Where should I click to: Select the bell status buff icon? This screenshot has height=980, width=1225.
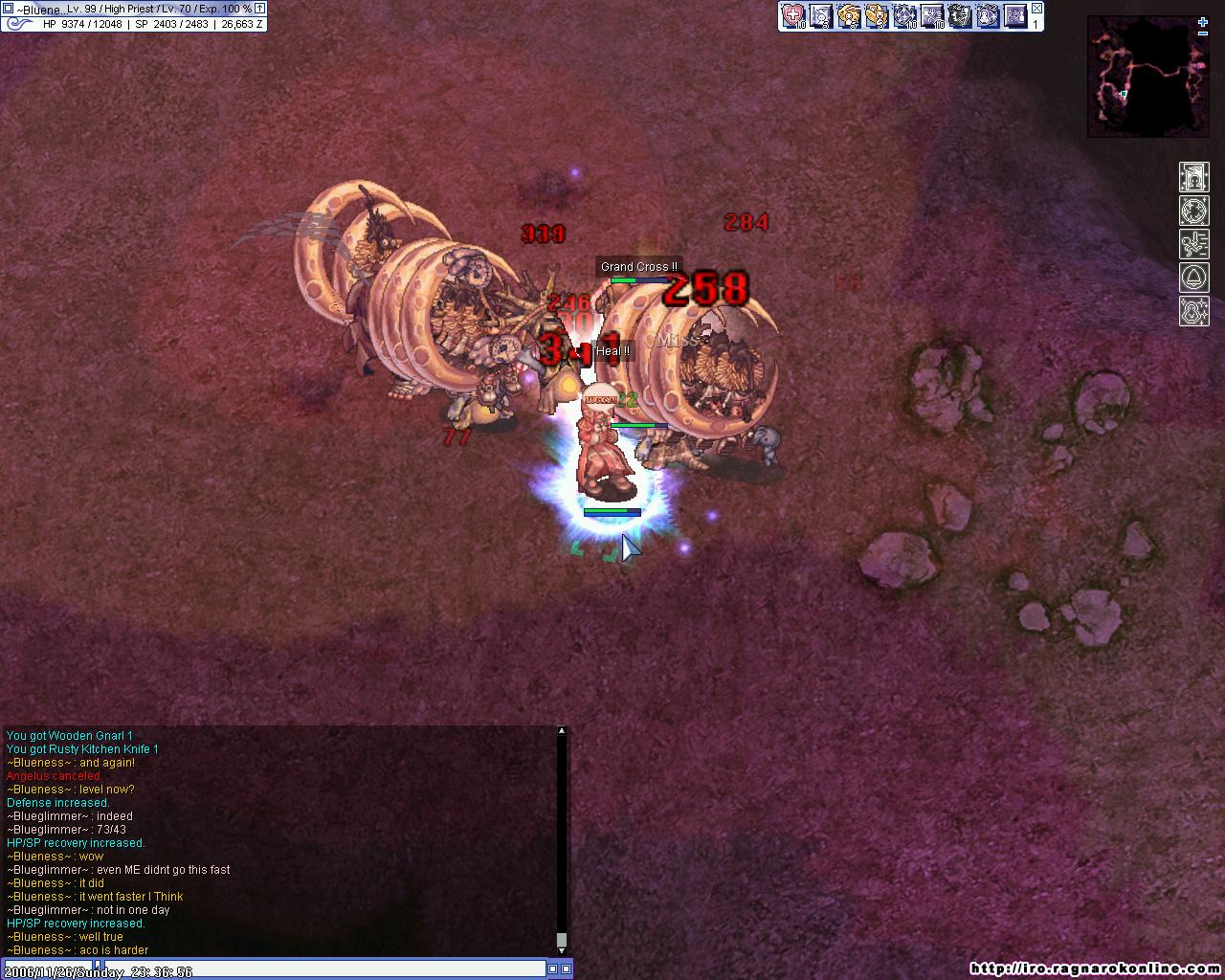pos(1193,278)
